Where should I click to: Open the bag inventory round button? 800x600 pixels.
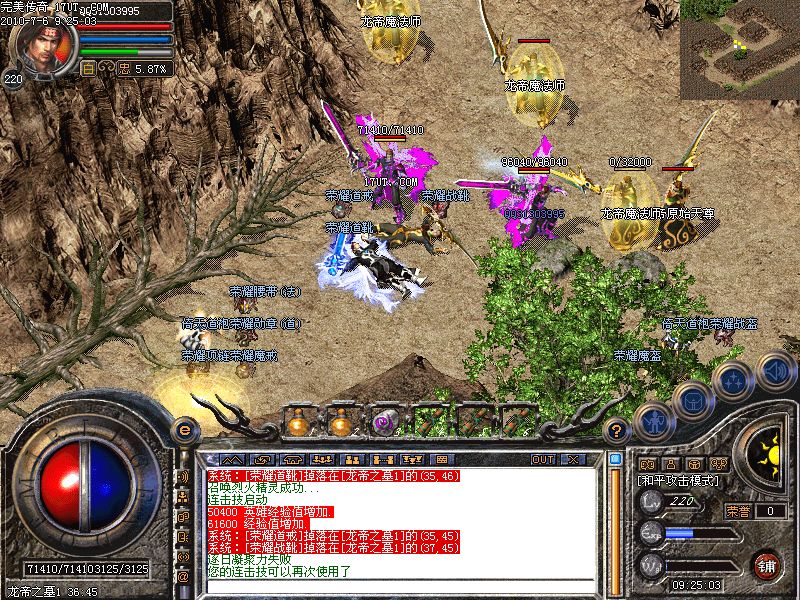692,400
